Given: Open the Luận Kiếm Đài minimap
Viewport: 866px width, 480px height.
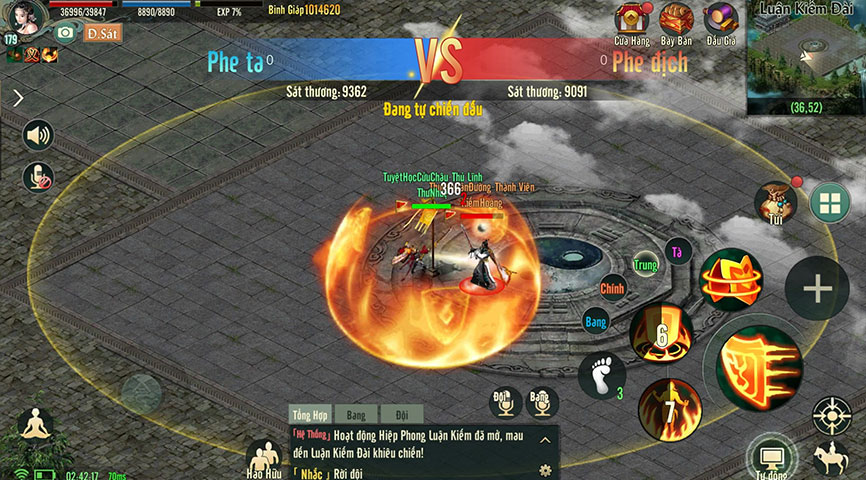Looking at the screenshot, I should coord(805,58).
